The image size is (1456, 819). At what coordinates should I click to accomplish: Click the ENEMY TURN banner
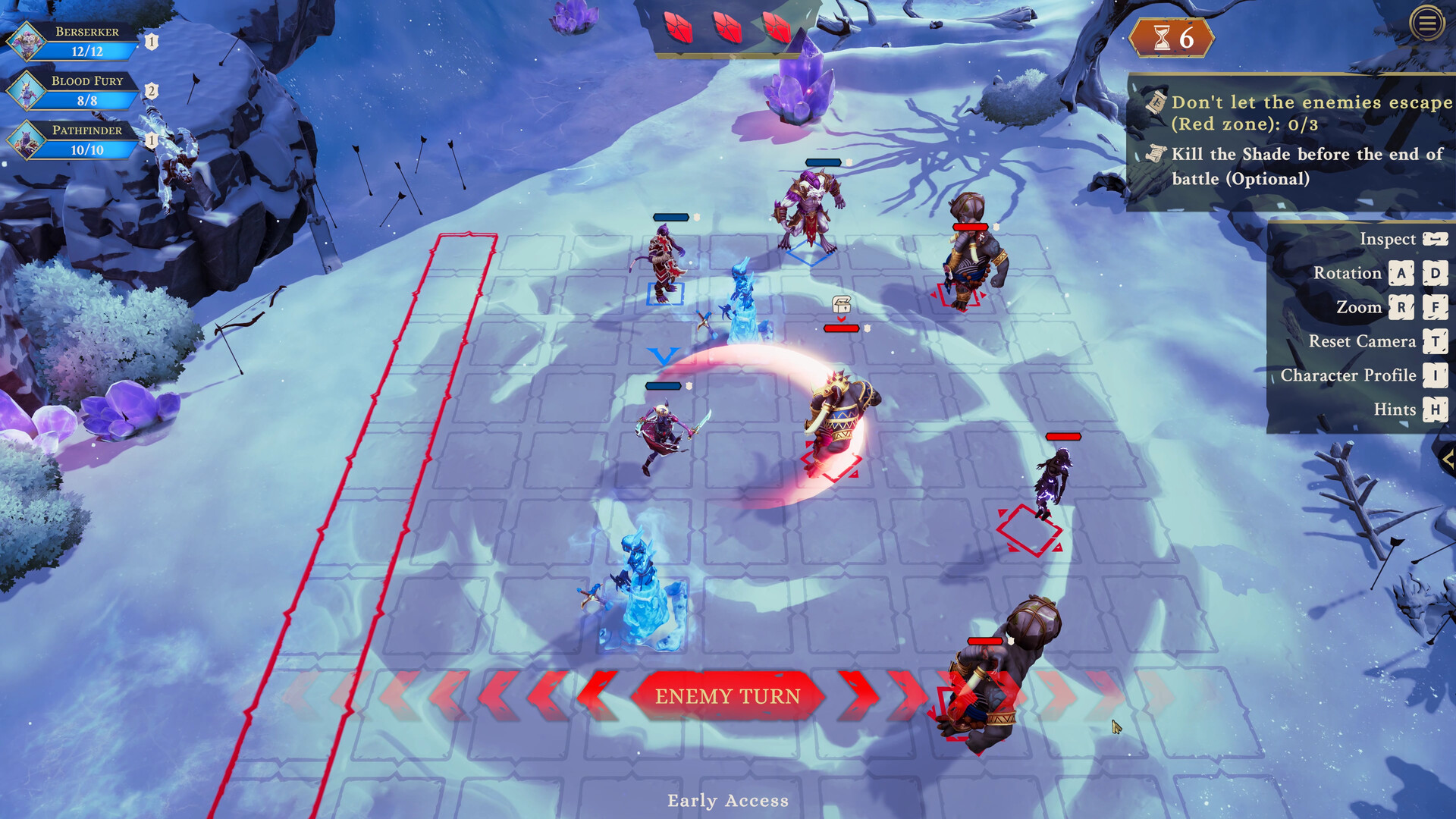(727, 695)
